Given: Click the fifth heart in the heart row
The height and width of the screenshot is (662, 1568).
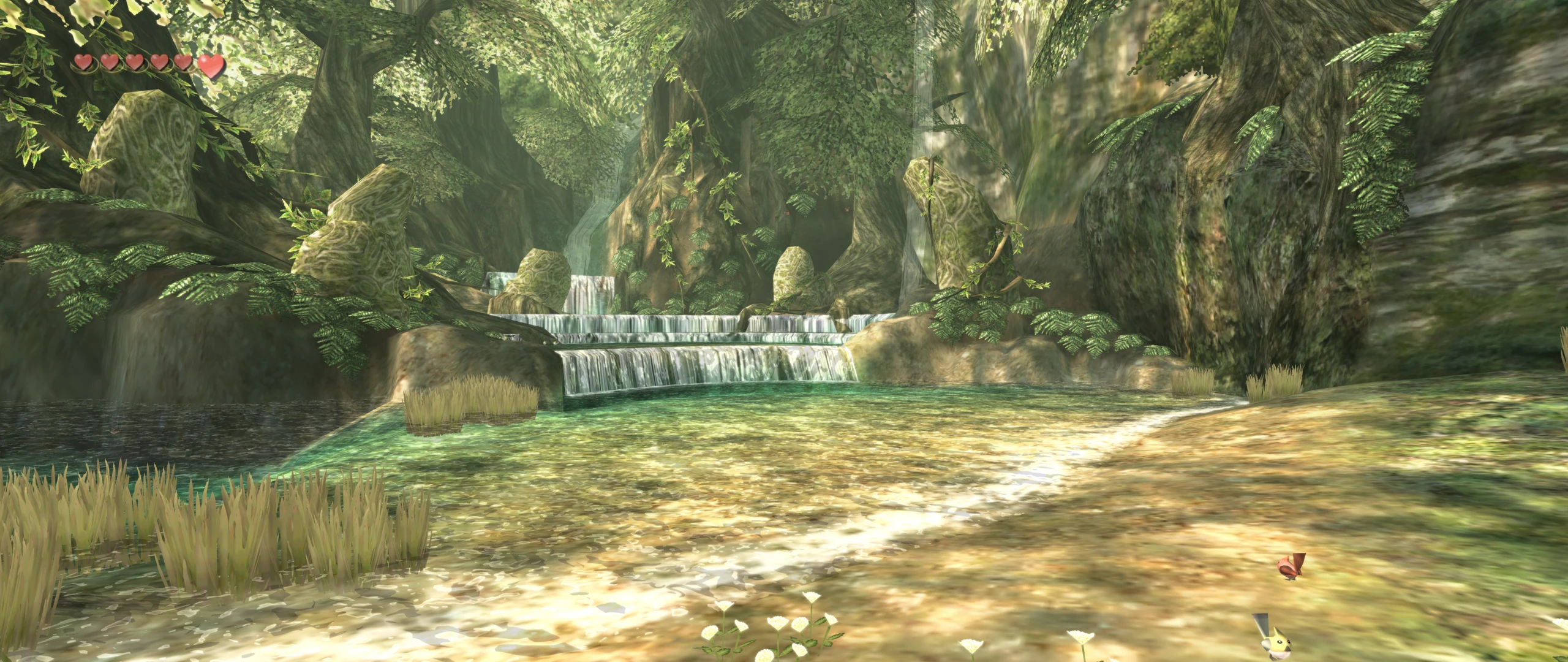Looking at the screenshot, I should click(183, 64).
